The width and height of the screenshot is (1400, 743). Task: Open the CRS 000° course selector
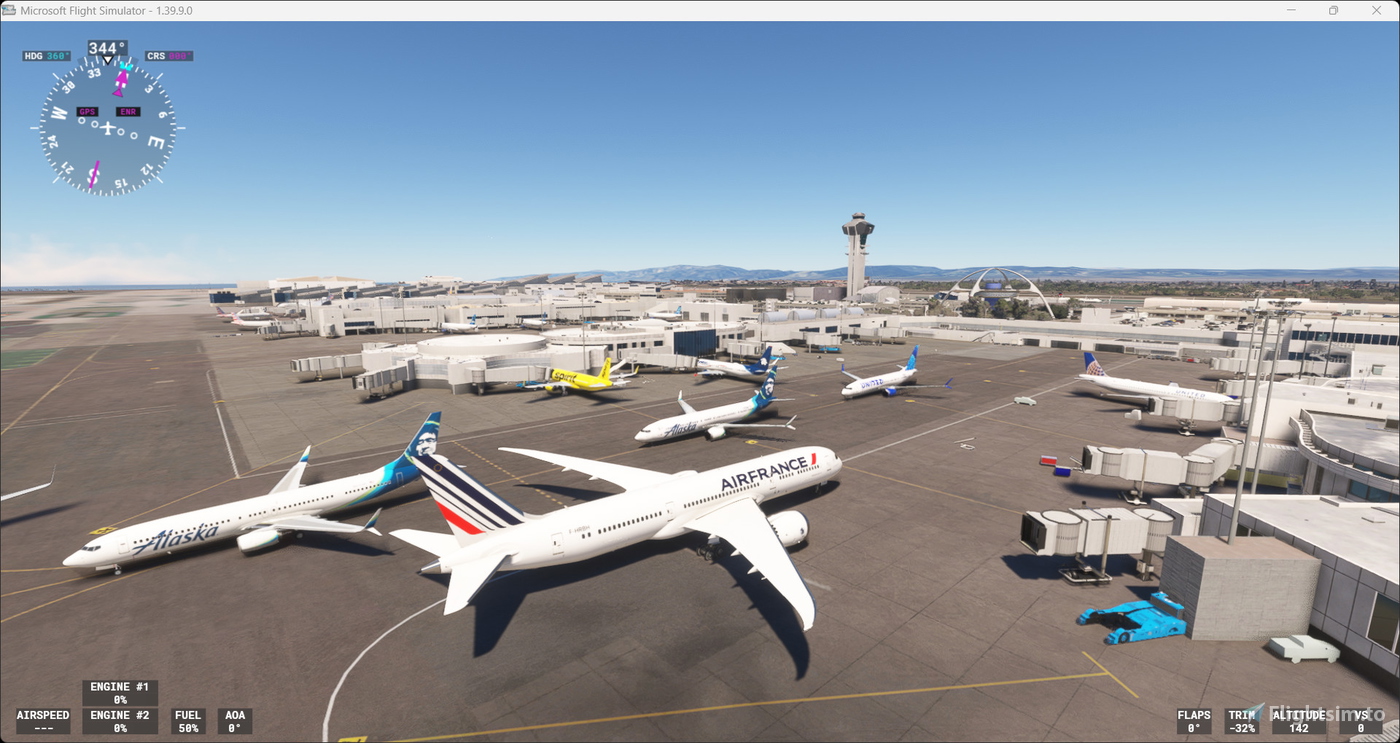pos(168,55)
